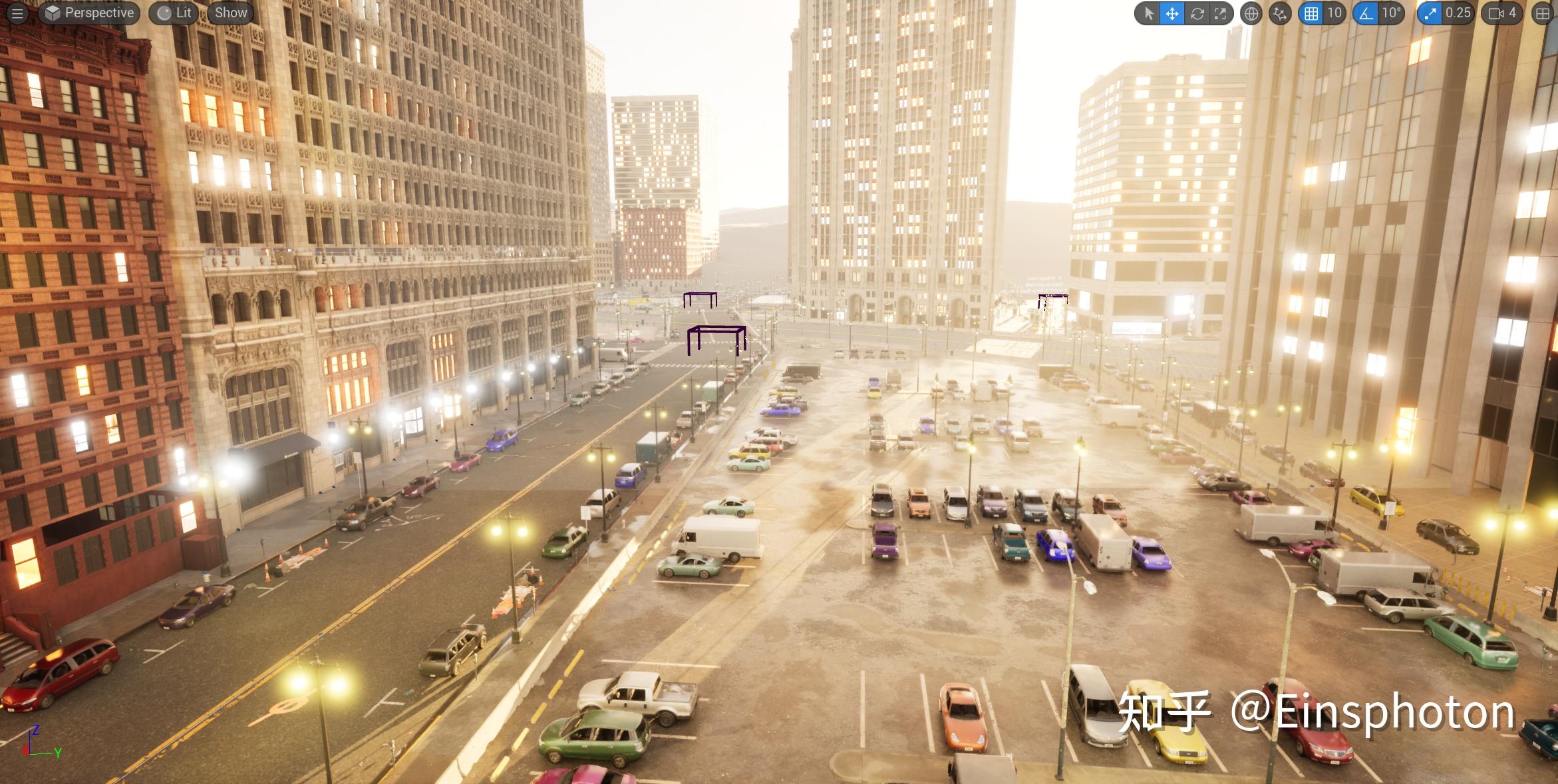Open the 0.25 scale snap dropdown
The width and height of the screenshot is (1558, 784).
coord(1458,13)
